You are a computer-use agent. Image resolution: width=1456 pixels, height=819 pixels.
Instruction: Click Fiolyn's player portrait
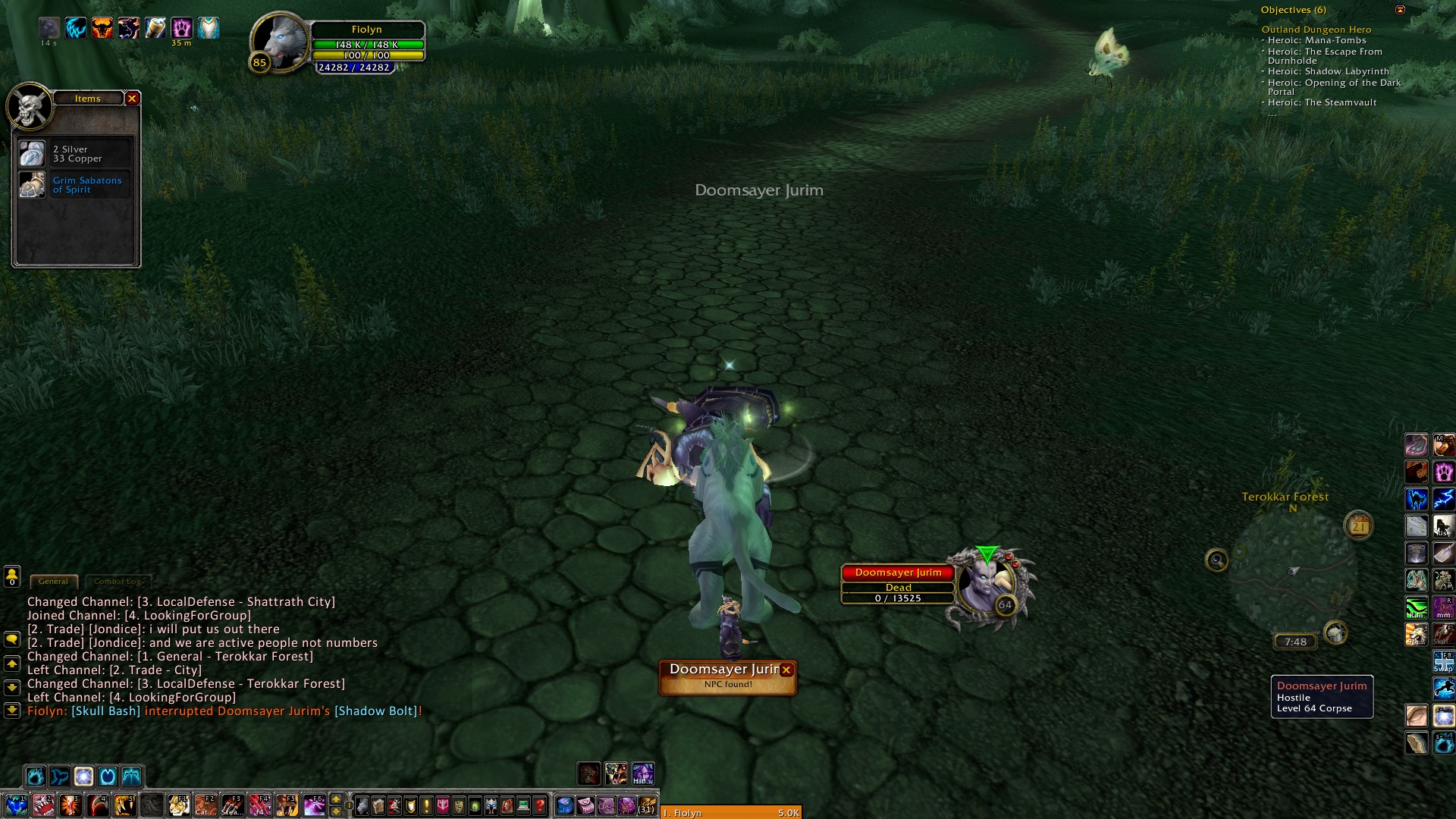[x=281, y=42]
